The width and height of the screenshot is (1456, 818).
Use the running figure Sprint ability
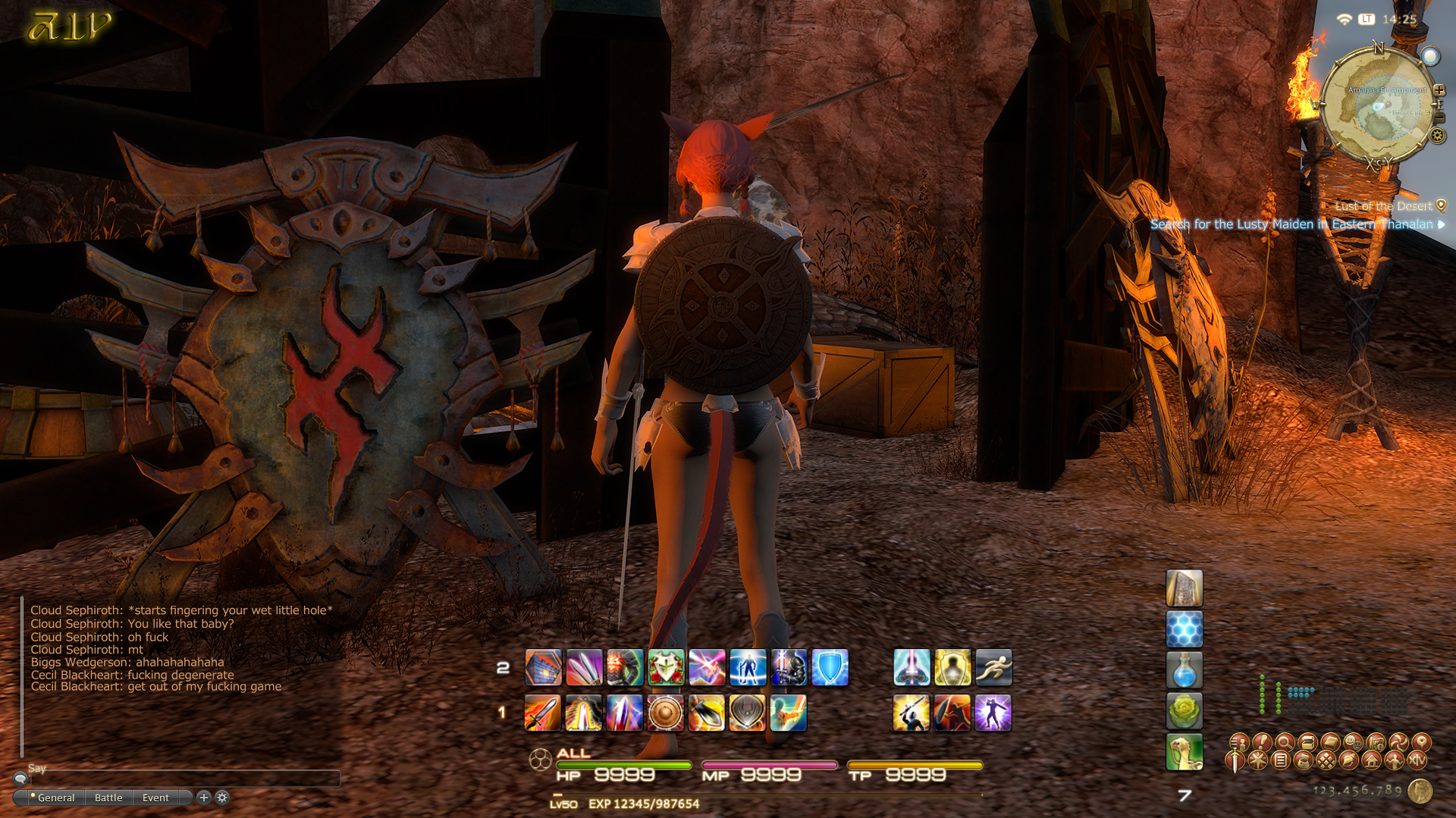[x=993, y=668]
